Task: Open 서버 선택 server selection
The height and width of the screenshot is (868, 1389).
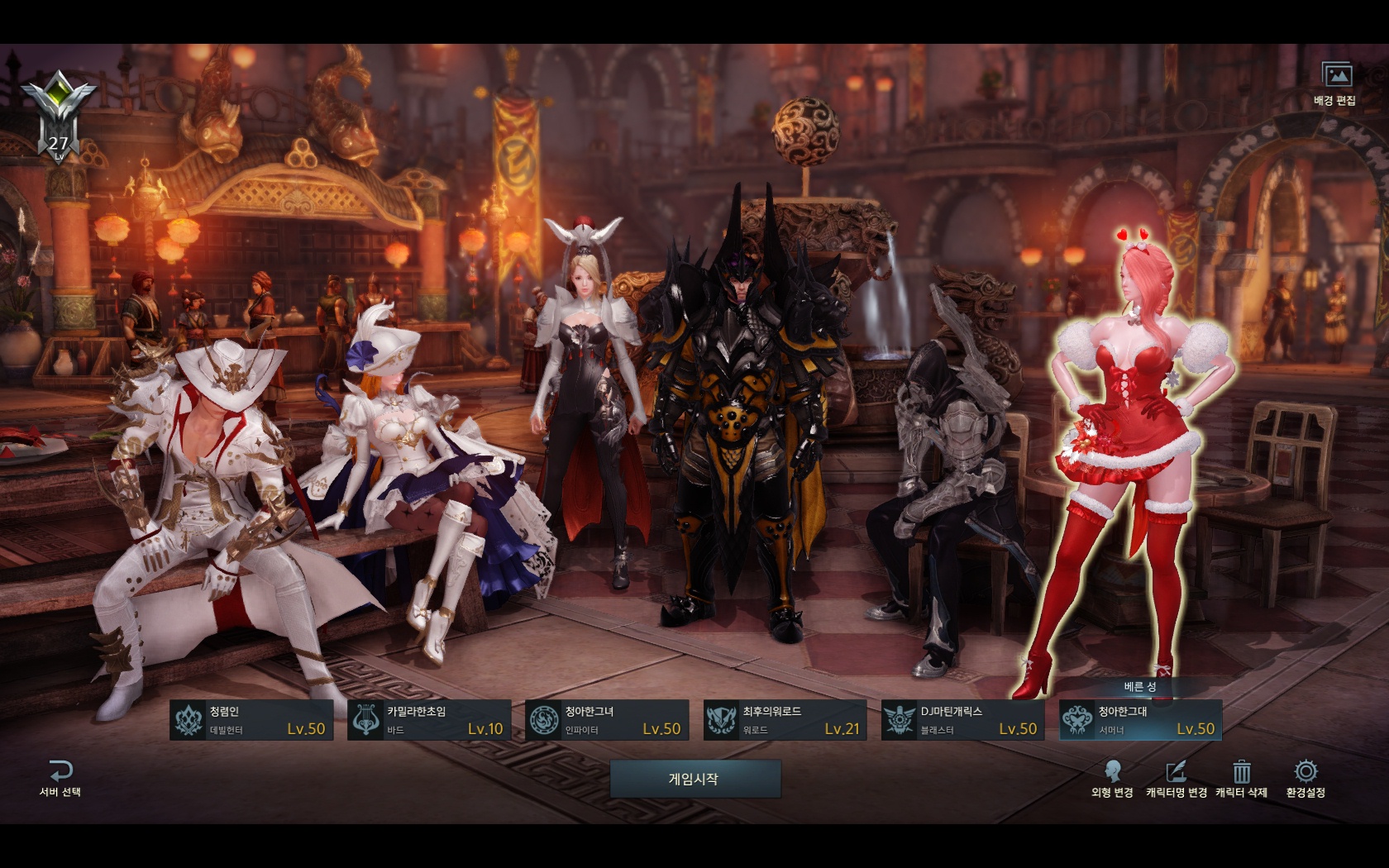Action: pyautogui.click(x=60, y=779)
